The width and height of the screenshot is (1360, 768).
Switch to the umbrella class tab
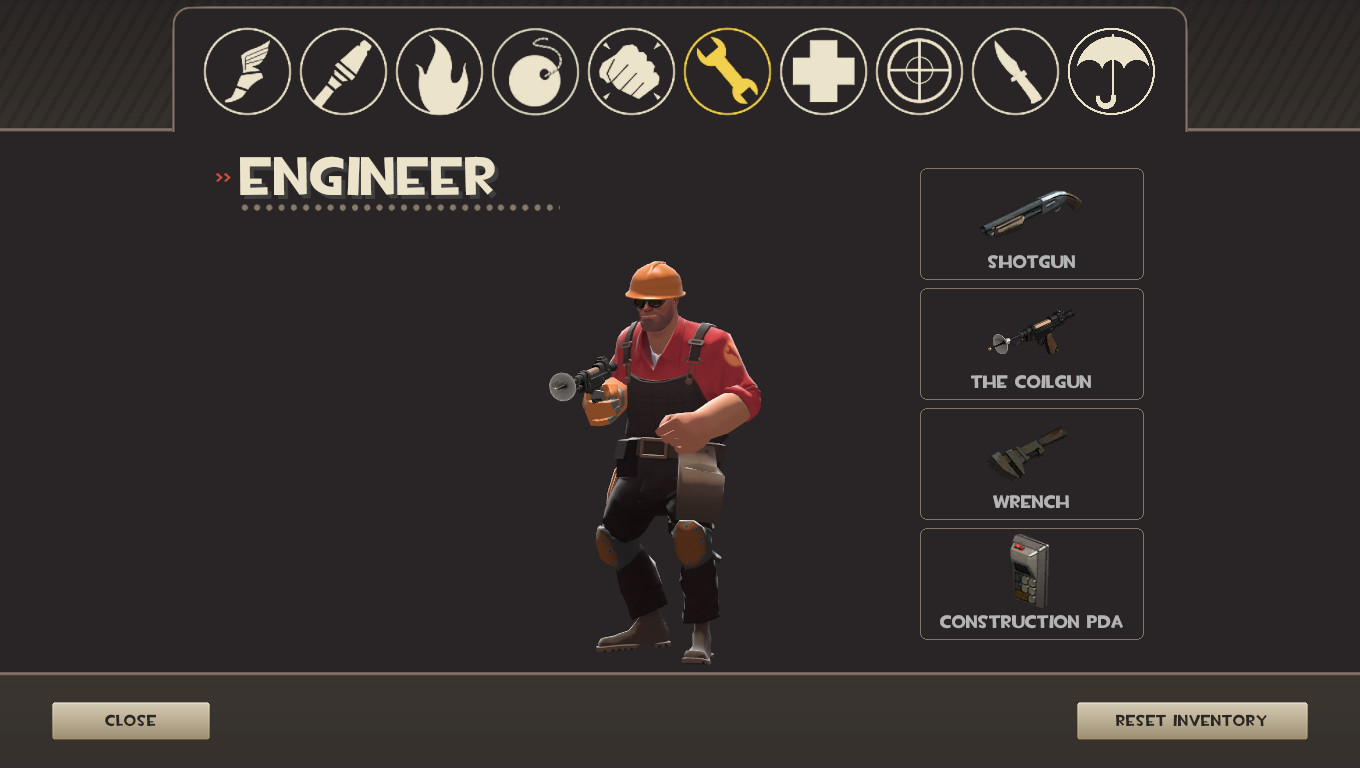pos(1111,71)
